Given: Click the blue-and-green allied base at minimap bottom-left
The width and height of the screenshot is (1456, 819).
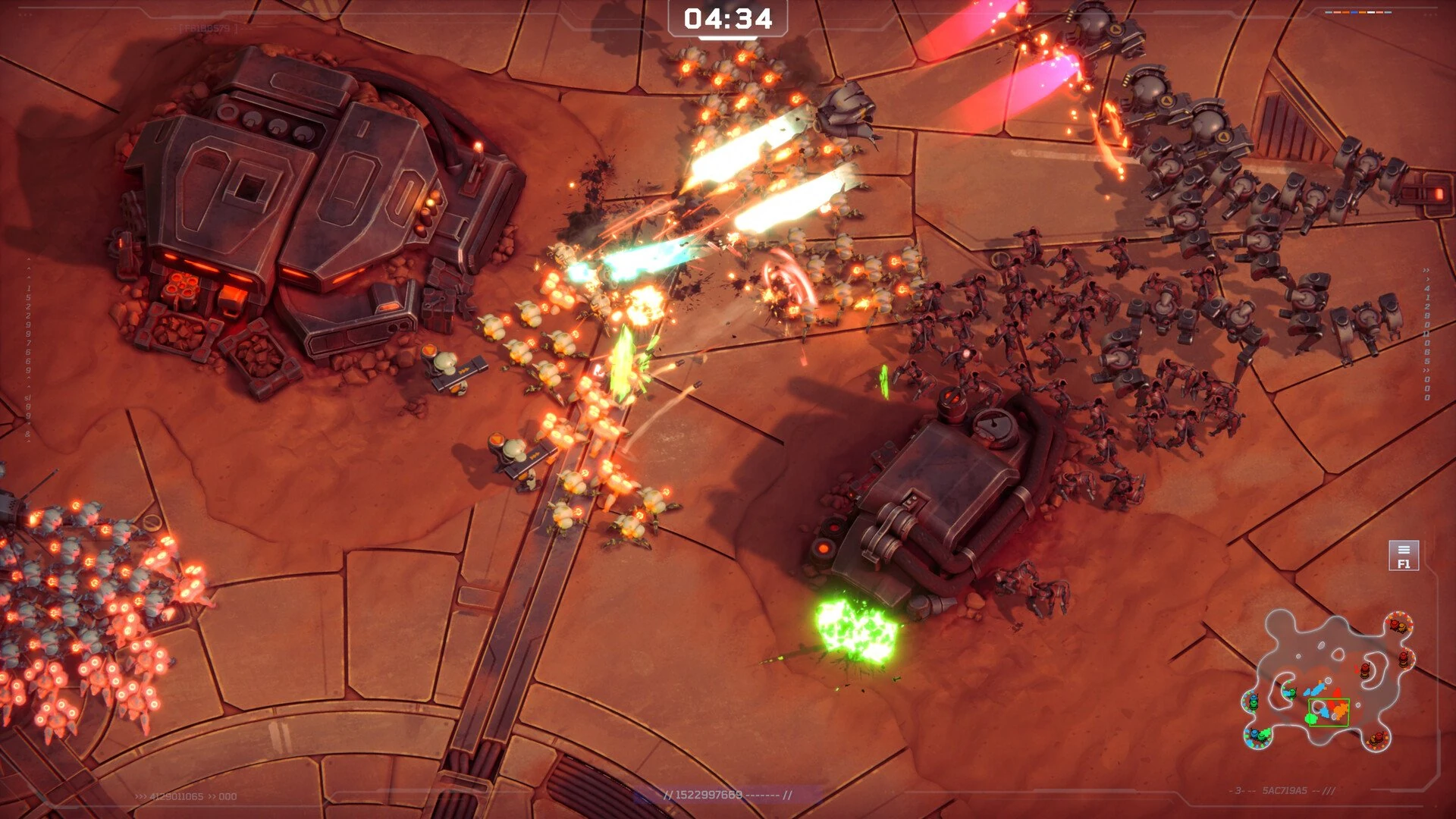Looking at the screenshot, I should tap(1257, 734).
